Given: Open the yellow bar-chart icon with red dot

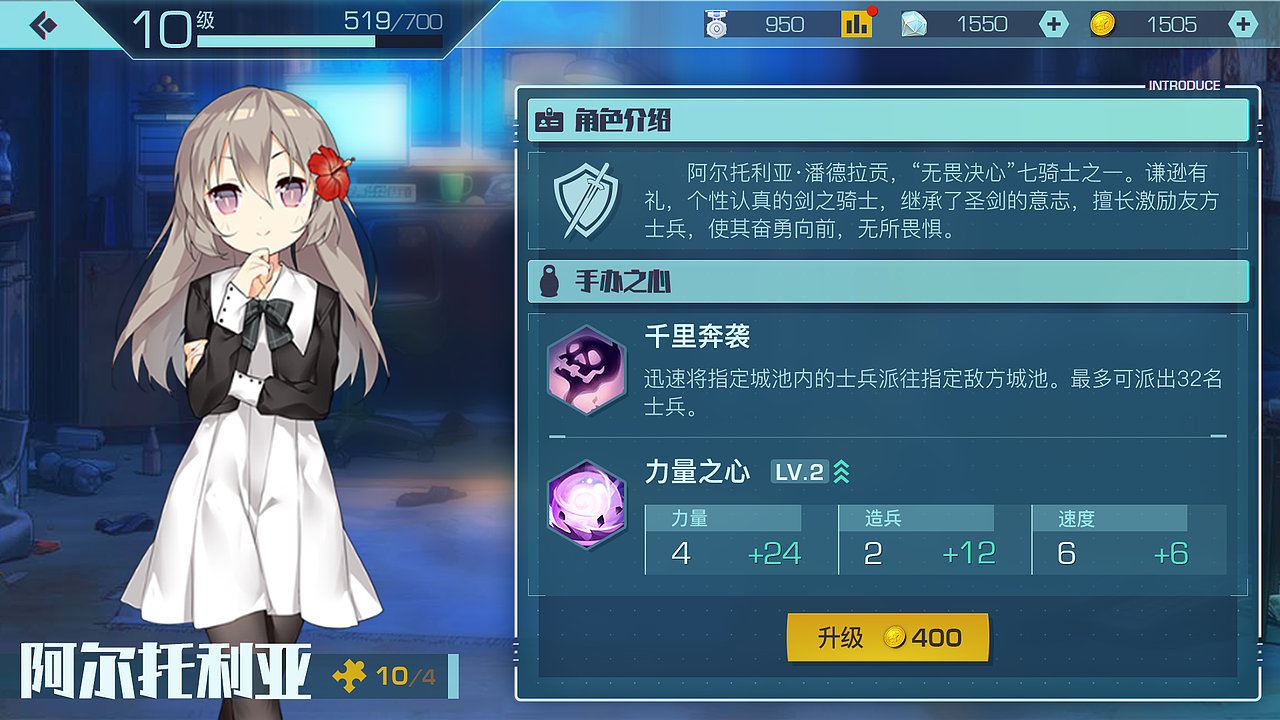Looking at the screenshot, I should point(855,23).
